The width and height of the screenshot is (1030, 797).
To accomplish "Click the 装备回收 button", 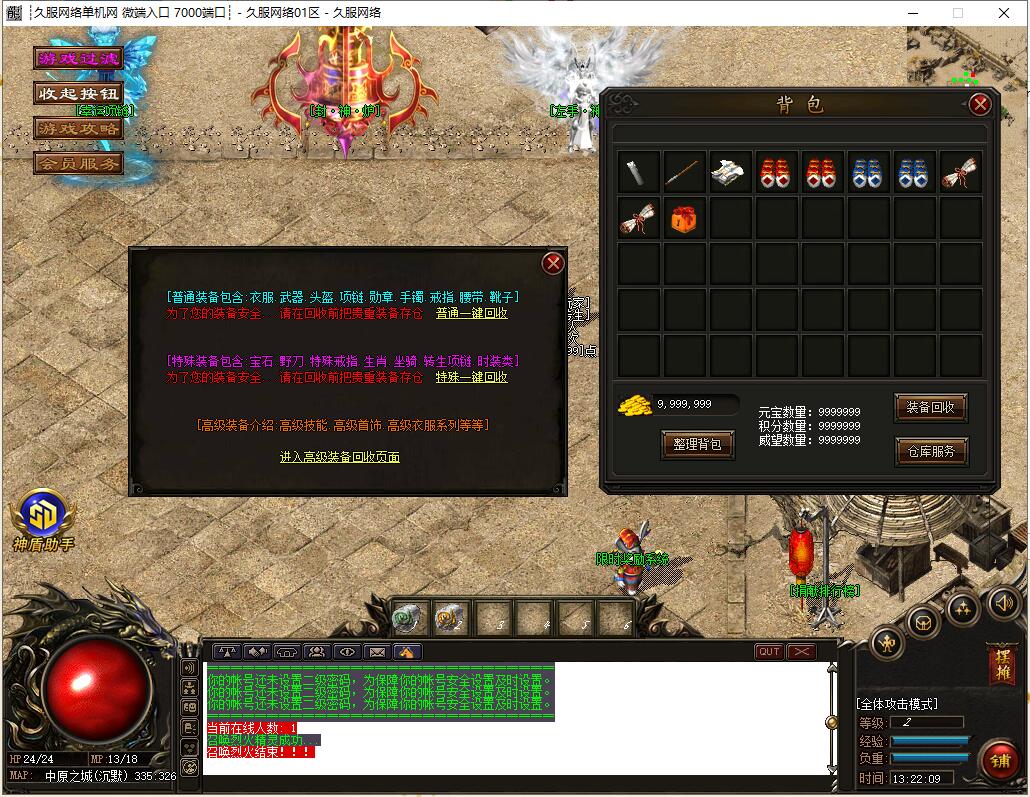I will pyautogui.click(x=930, y=407).
